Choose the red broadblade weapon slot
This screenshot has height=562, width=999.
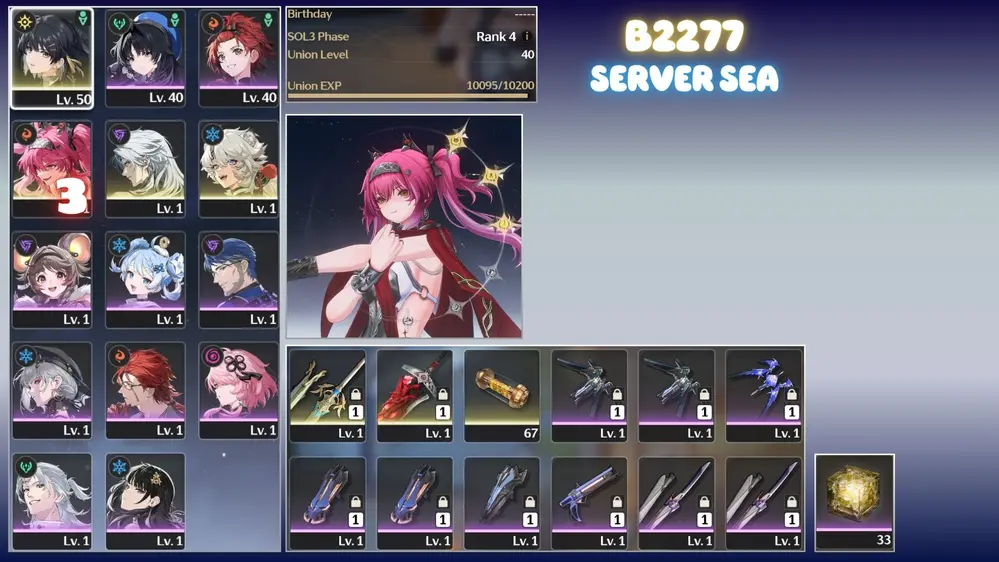tap(414, 394)
